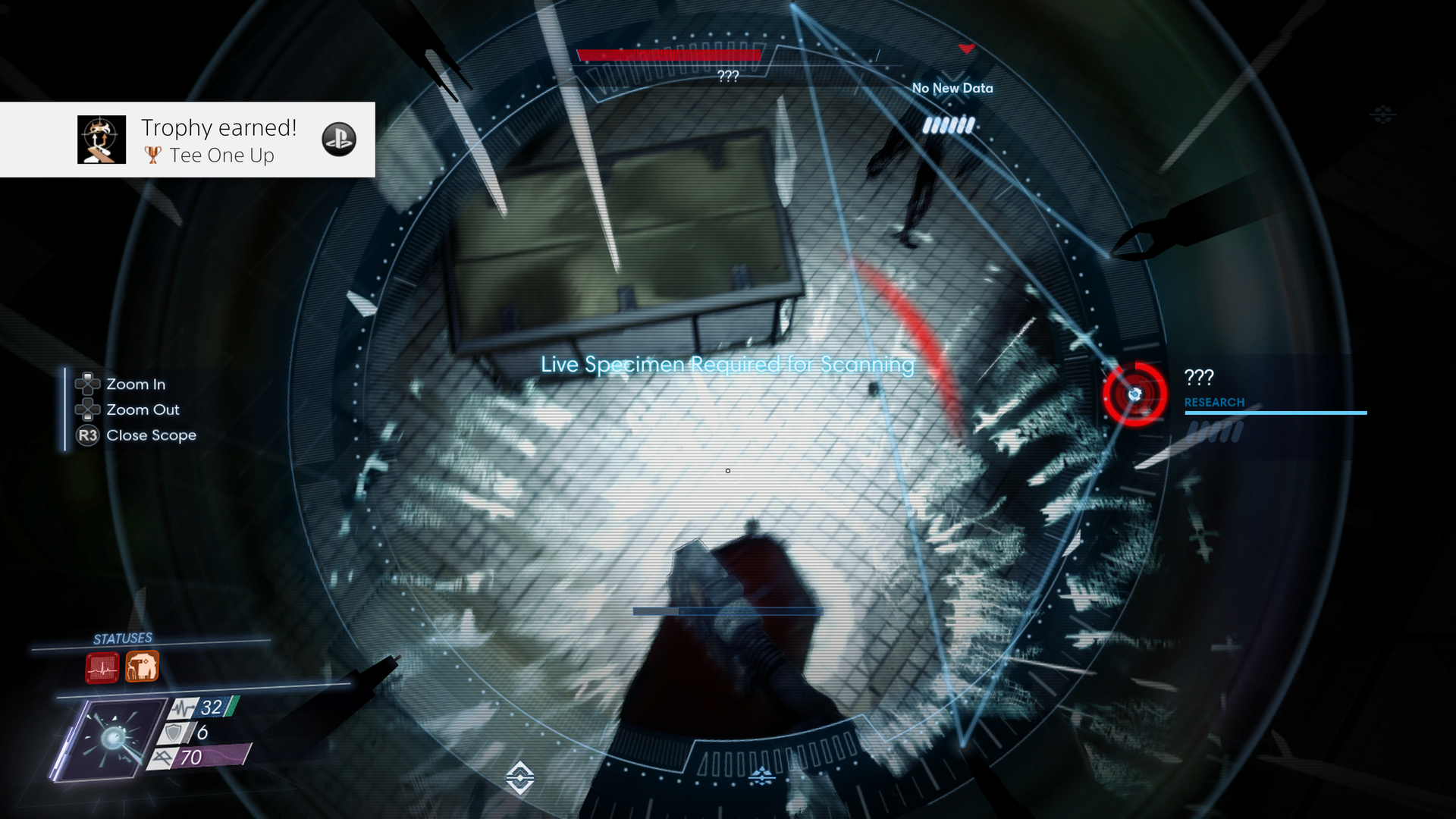Image resolution: width=1456 pixels, height=819 pixels.
Task: Click the diamond compass marker on the scope ring
Action: pyautogui.click(x=519, y=778)
